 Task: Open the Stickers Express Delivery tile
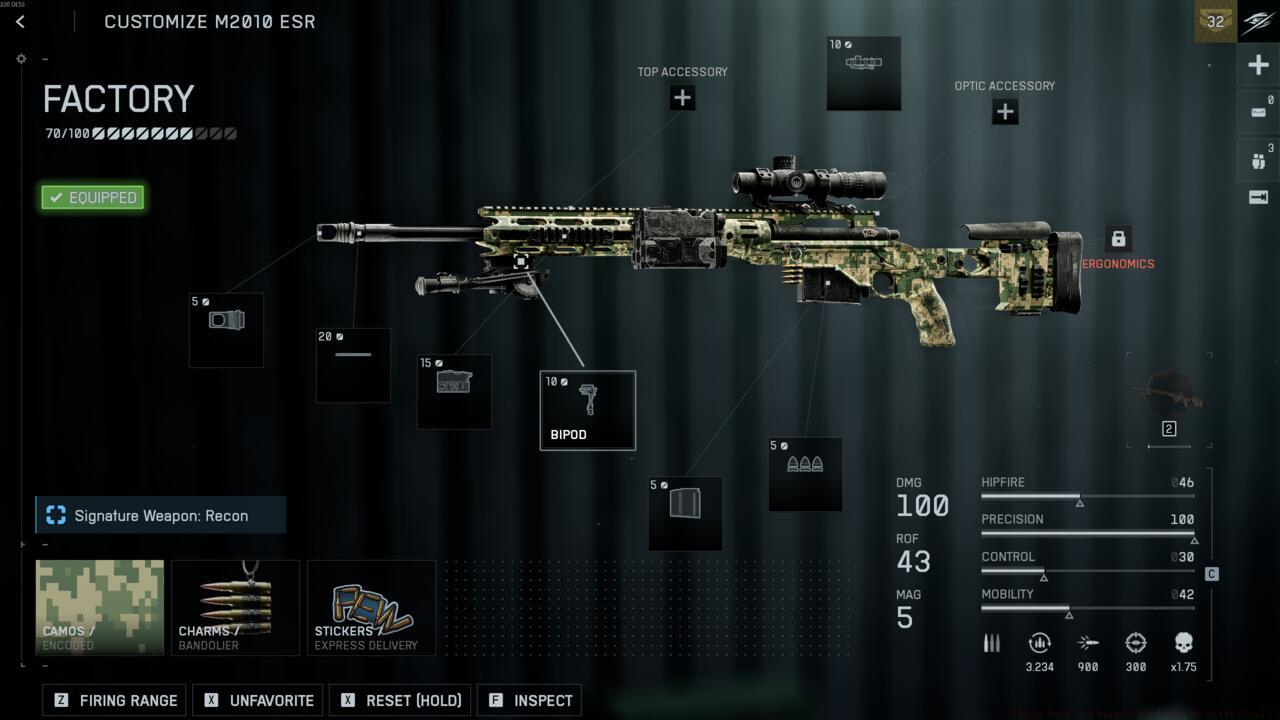click(371, 607)
